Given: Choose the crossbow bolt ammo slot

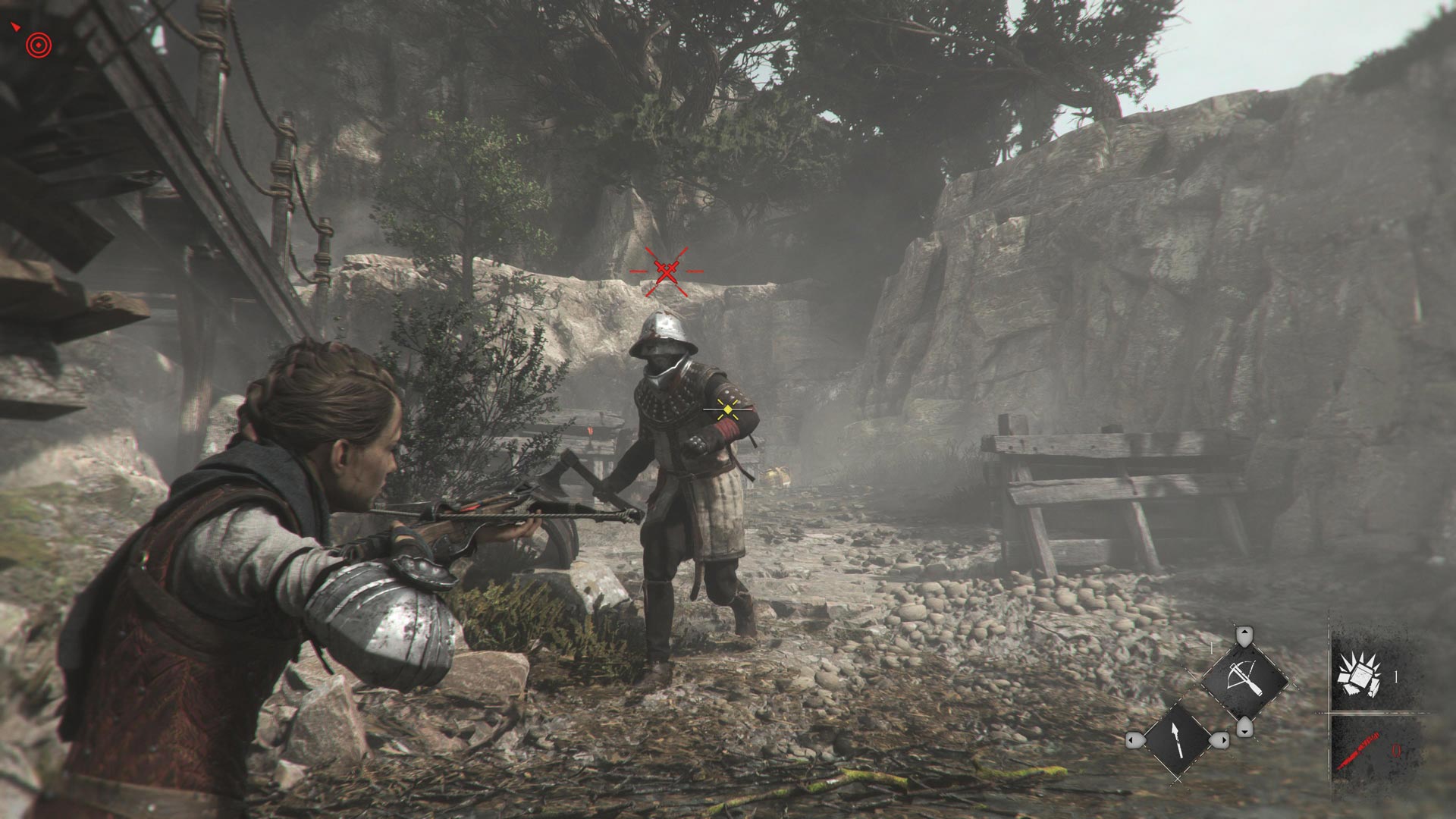Looking at the screenshot, I should coord(1176,740).
